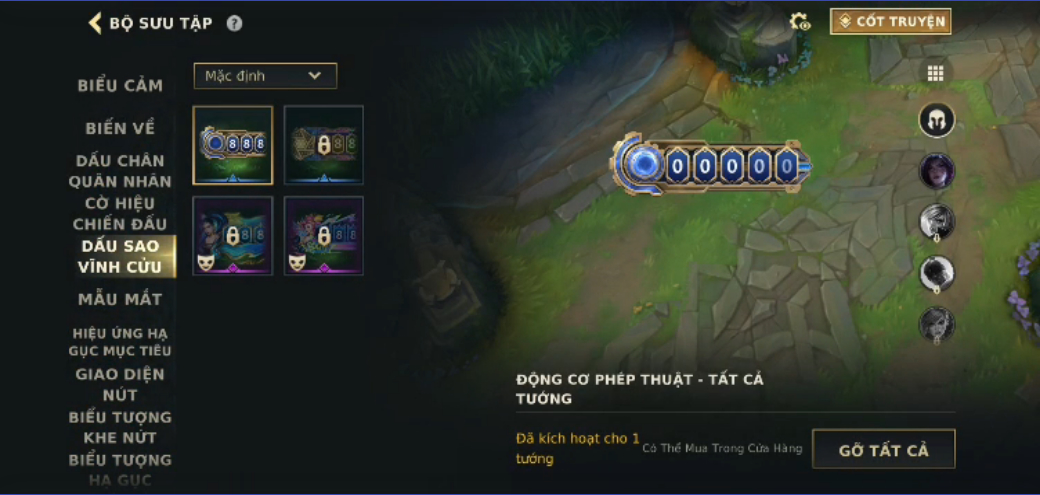
Task: Select the Biến Về category
Action: tap(120, 128)
